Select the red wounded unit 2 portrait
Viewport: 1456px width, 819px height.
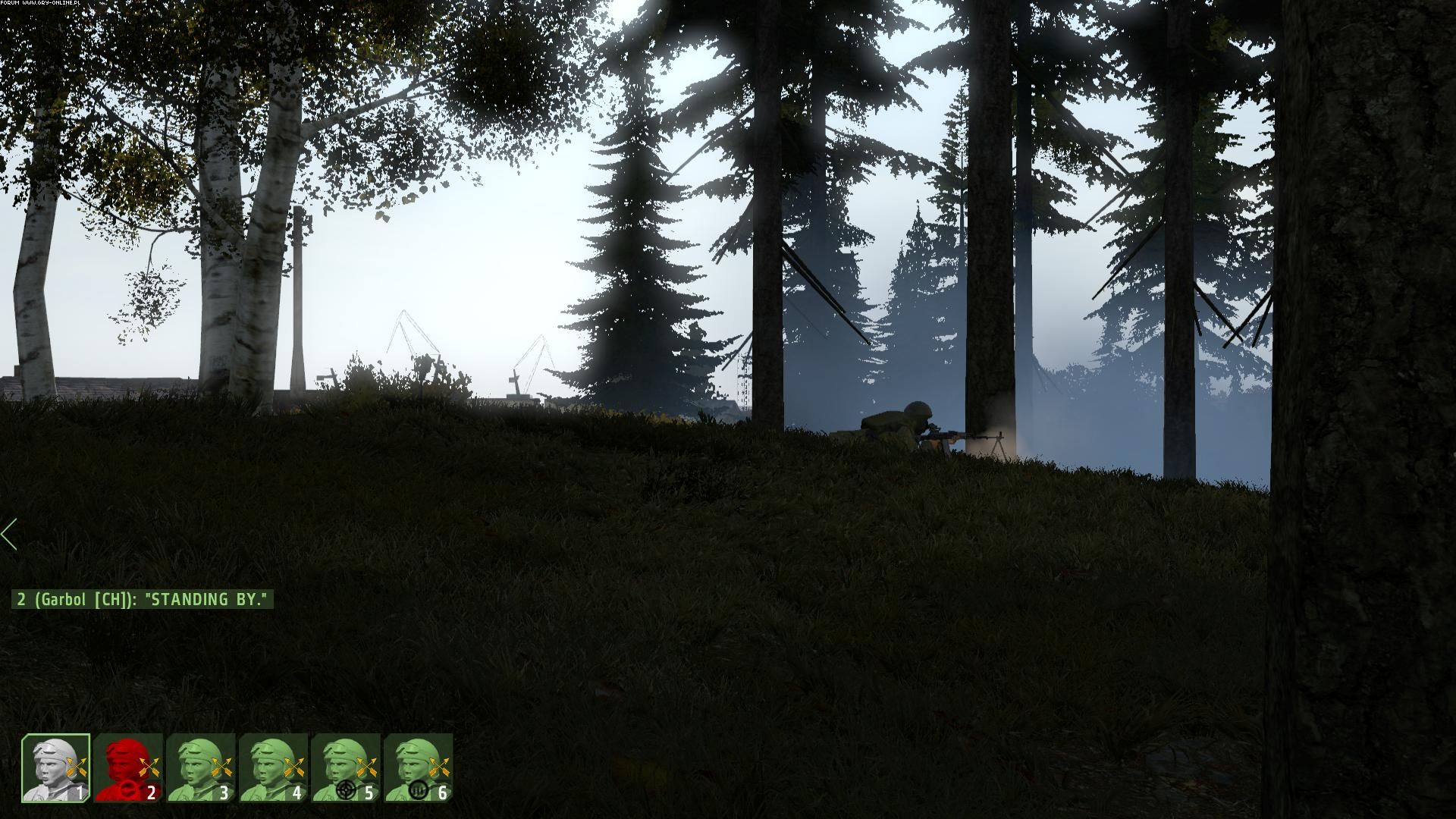128,768
